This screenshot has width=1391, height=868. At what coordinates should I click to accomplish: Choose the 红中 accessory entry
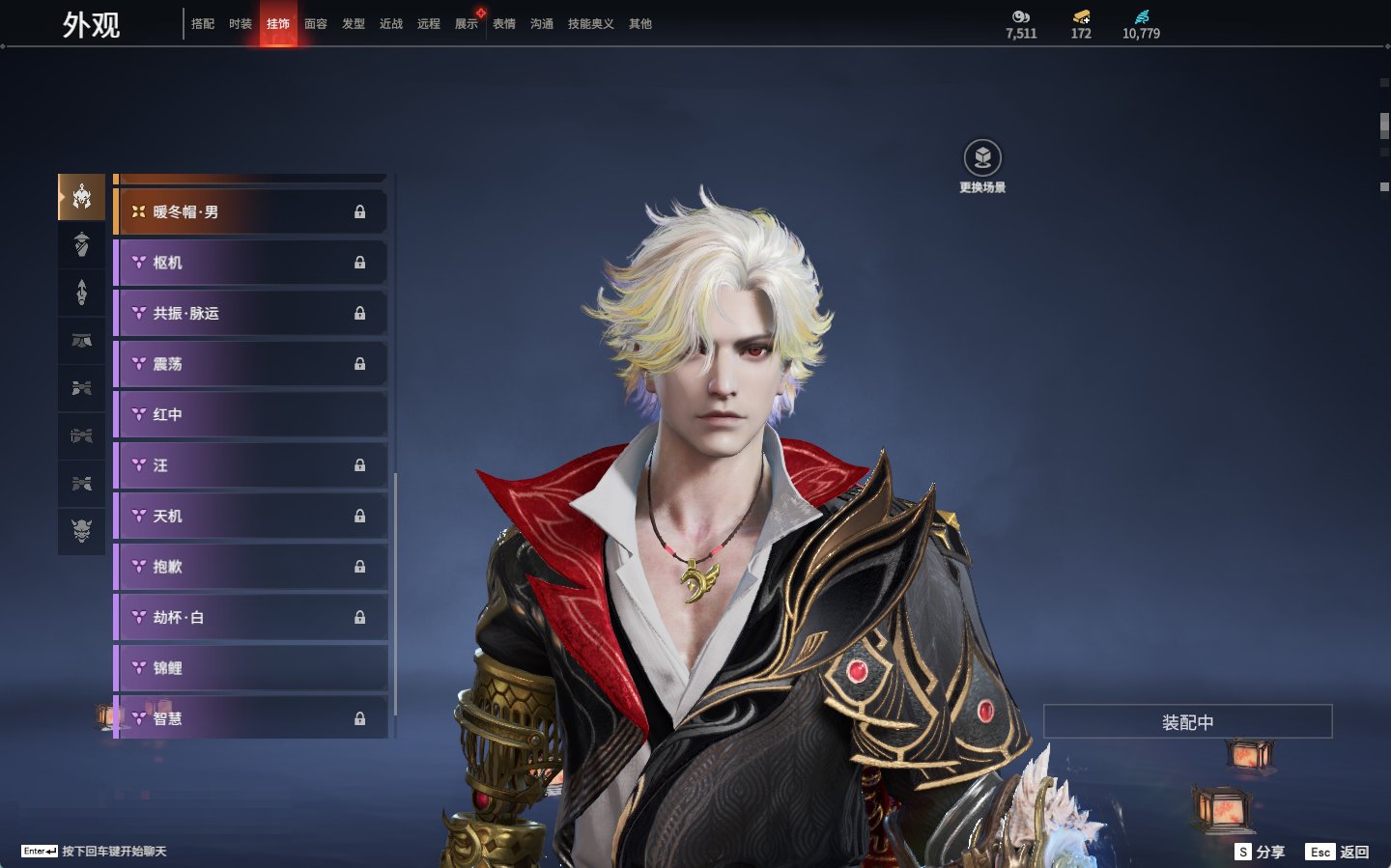[251, 415]
